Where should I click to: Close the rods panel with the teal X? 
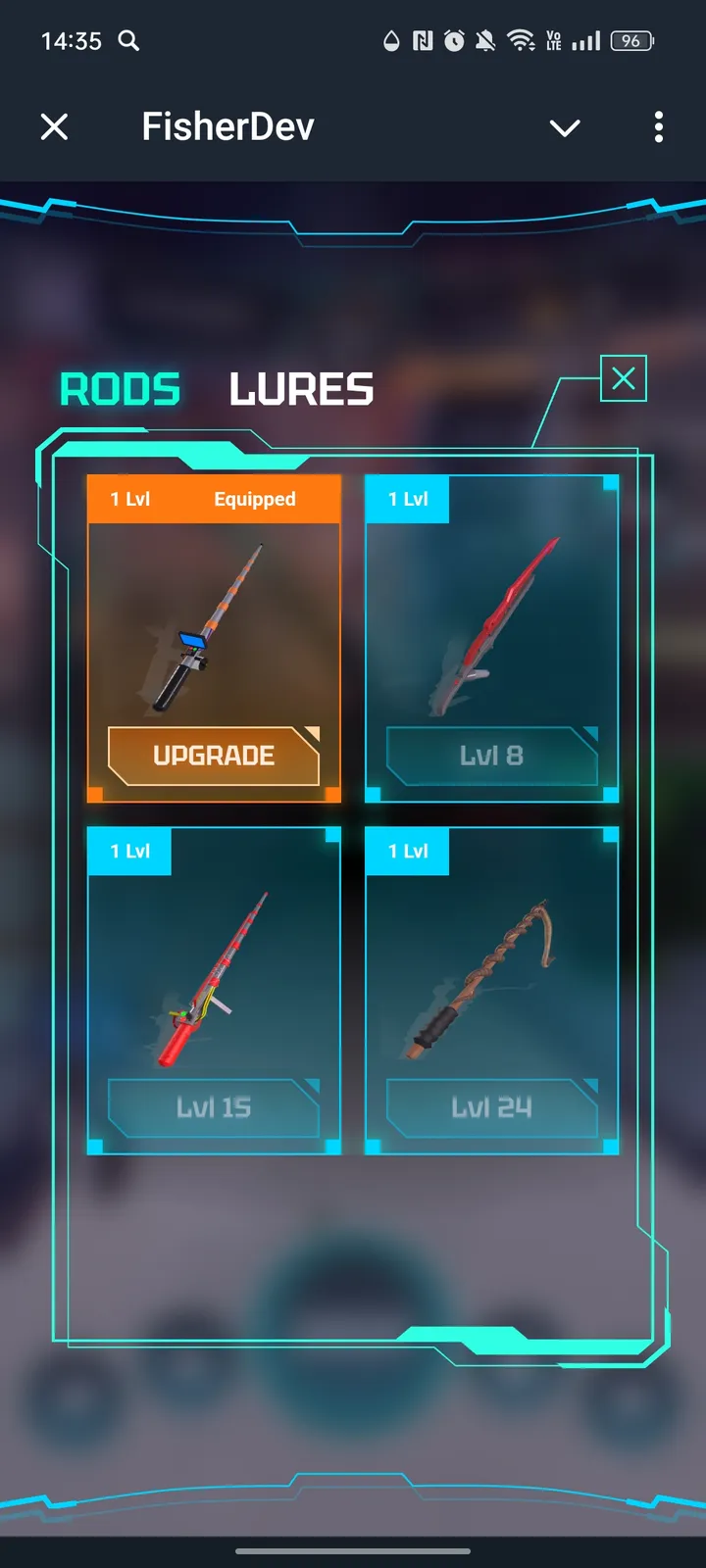click(x=624, y=378)
